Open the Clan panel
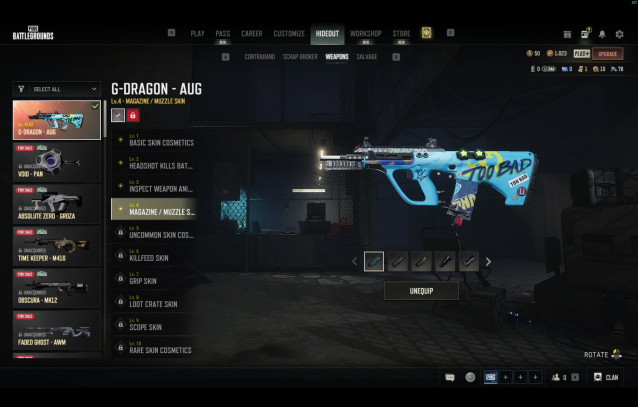 point(606,377)
